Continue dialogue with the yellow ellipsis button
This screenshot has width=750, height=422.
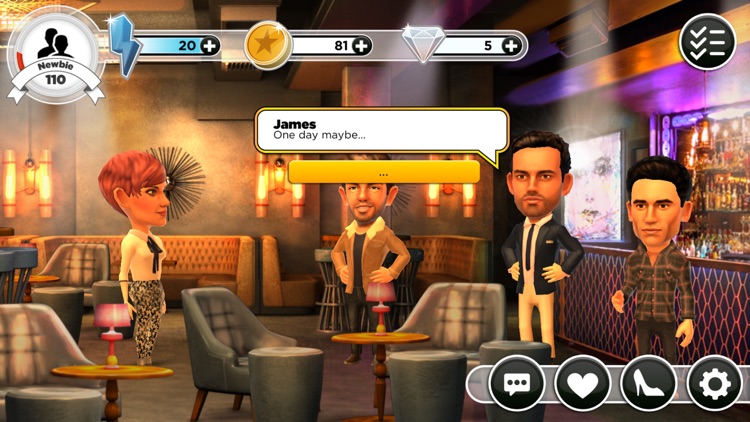click(x=384, y=172)
